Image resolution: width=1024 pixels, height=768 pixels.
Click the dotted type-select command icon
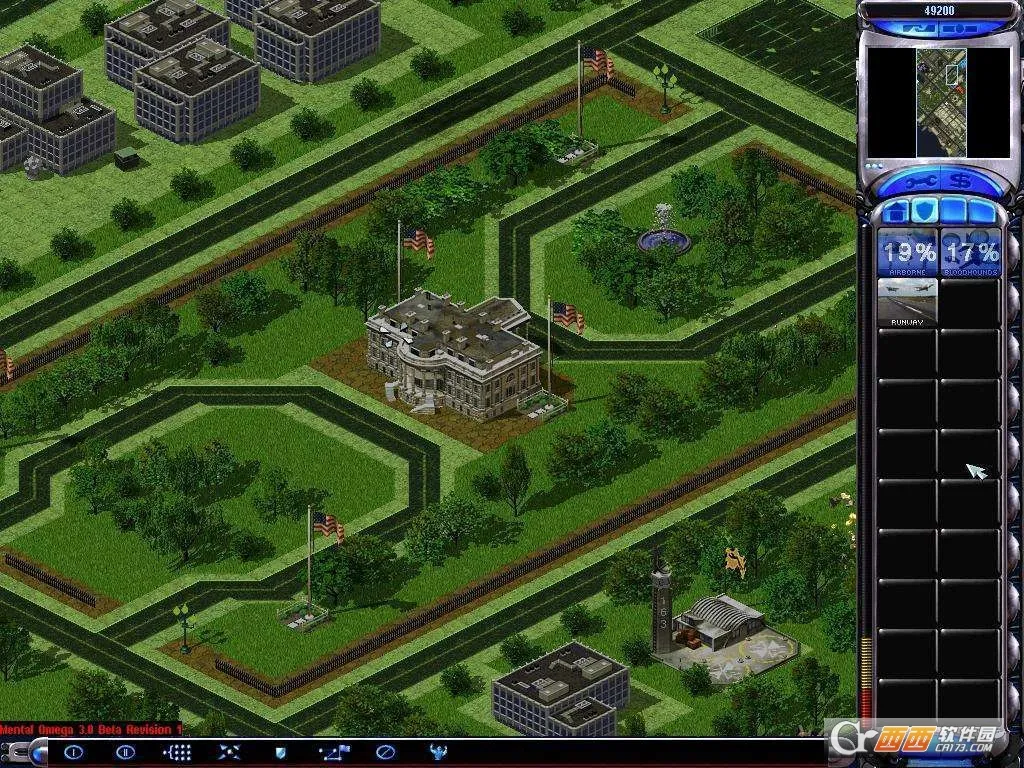(x=178, y=751)
